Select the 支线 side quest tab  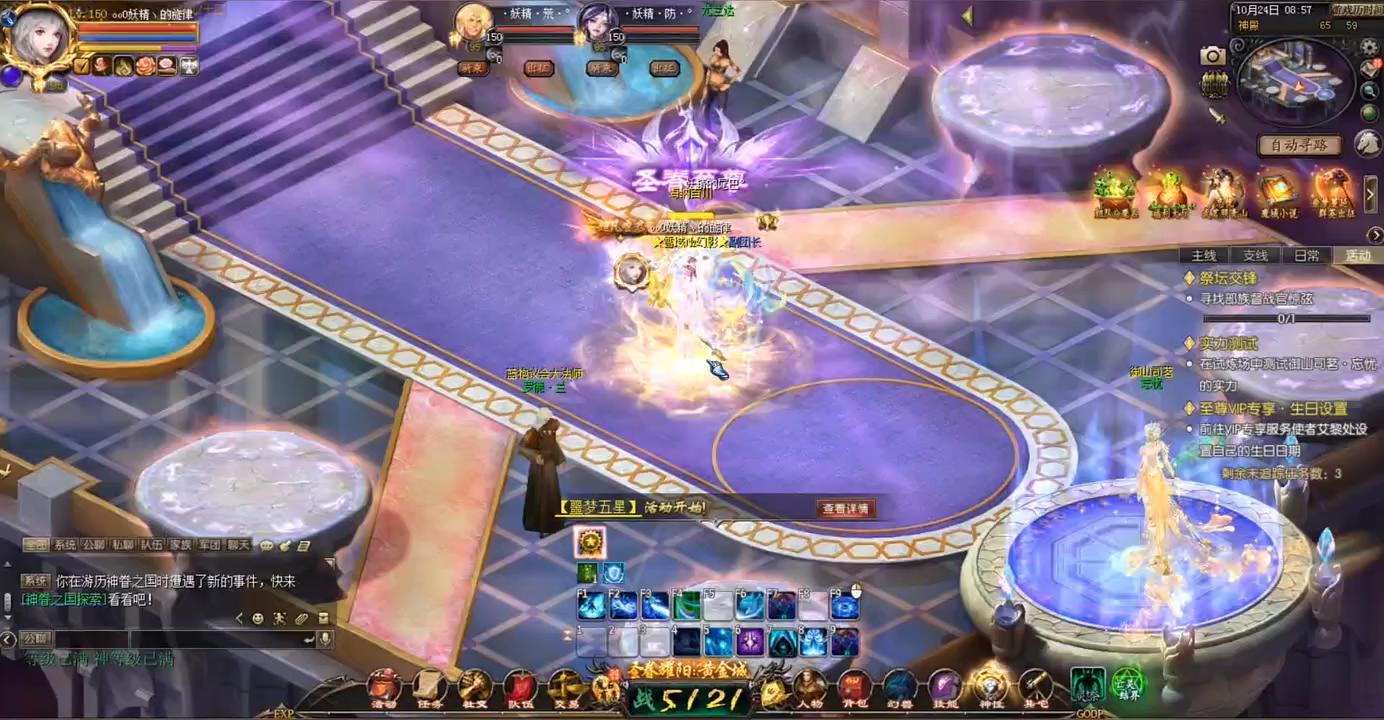coord(1255,256)
